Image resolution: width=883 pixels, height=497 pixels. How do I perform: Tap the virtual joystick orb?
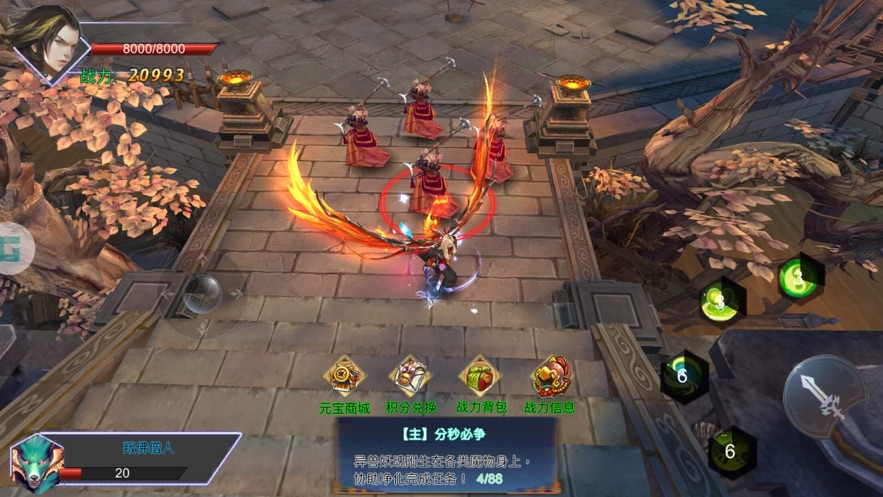[205, 293]
